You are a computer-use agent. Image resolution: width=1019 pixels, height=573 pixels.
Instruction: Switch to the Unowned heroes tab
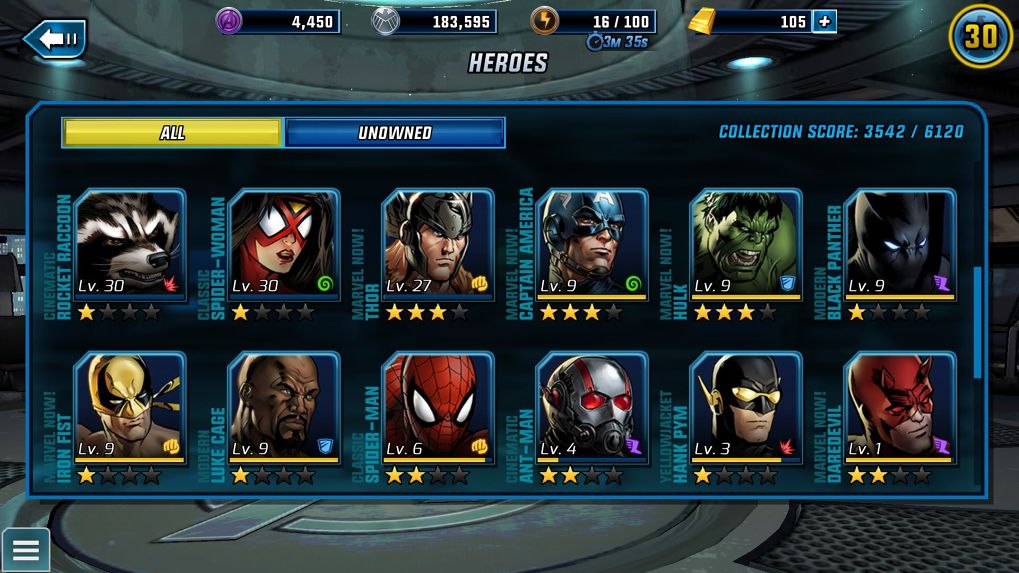[395, 133]
